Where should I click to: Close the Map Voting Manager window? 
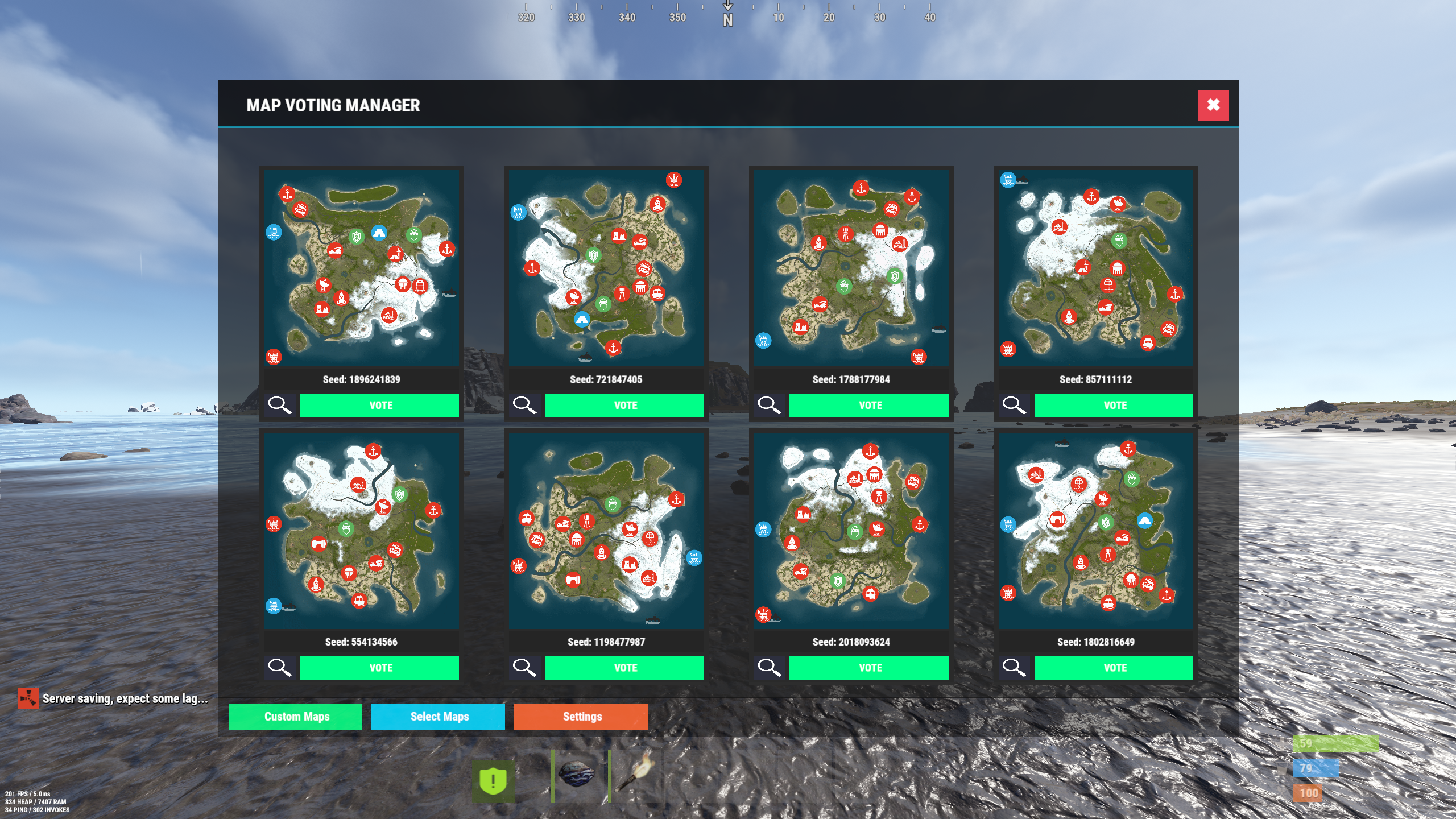pos(1213,105)
